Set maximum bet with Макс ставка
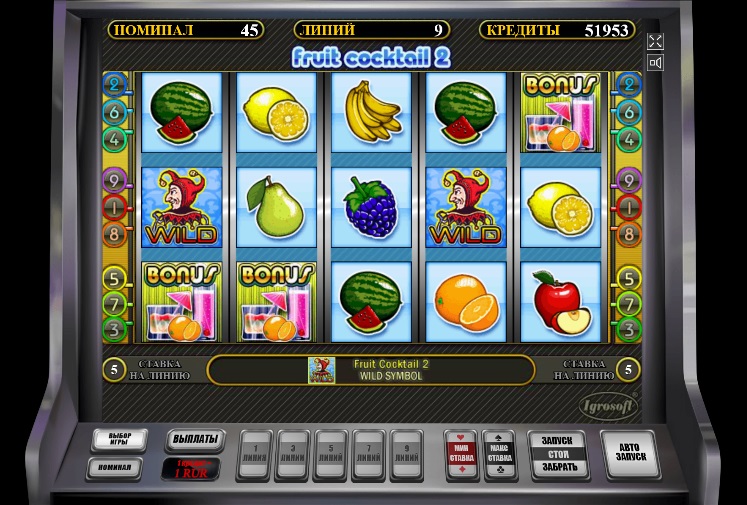747x505 pixels. click(498, 455)
